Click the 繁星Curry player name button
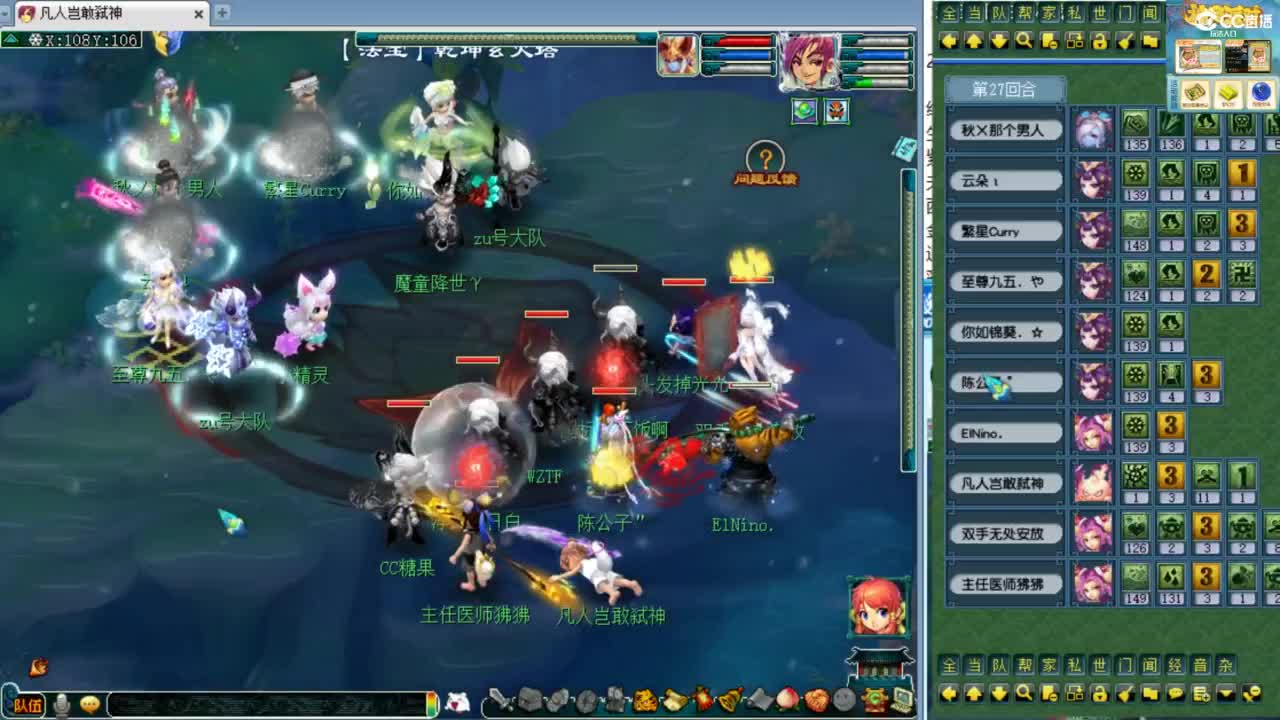Image resolution: width=1280 pixels, height=720 pixels. (x=1004, y=231)
